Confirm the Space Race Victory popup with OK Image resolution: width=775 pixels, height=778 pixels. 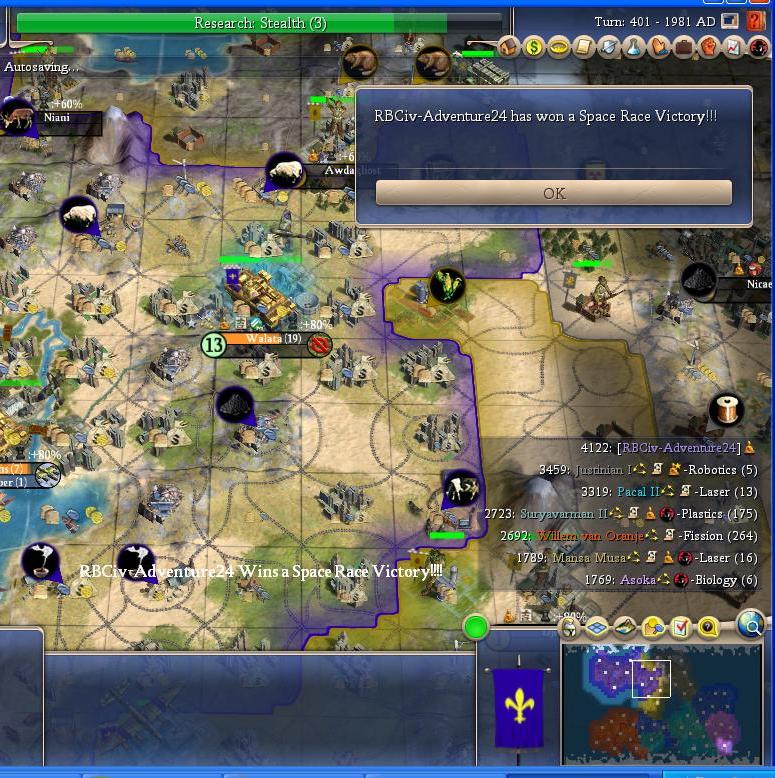coord(553,193)
